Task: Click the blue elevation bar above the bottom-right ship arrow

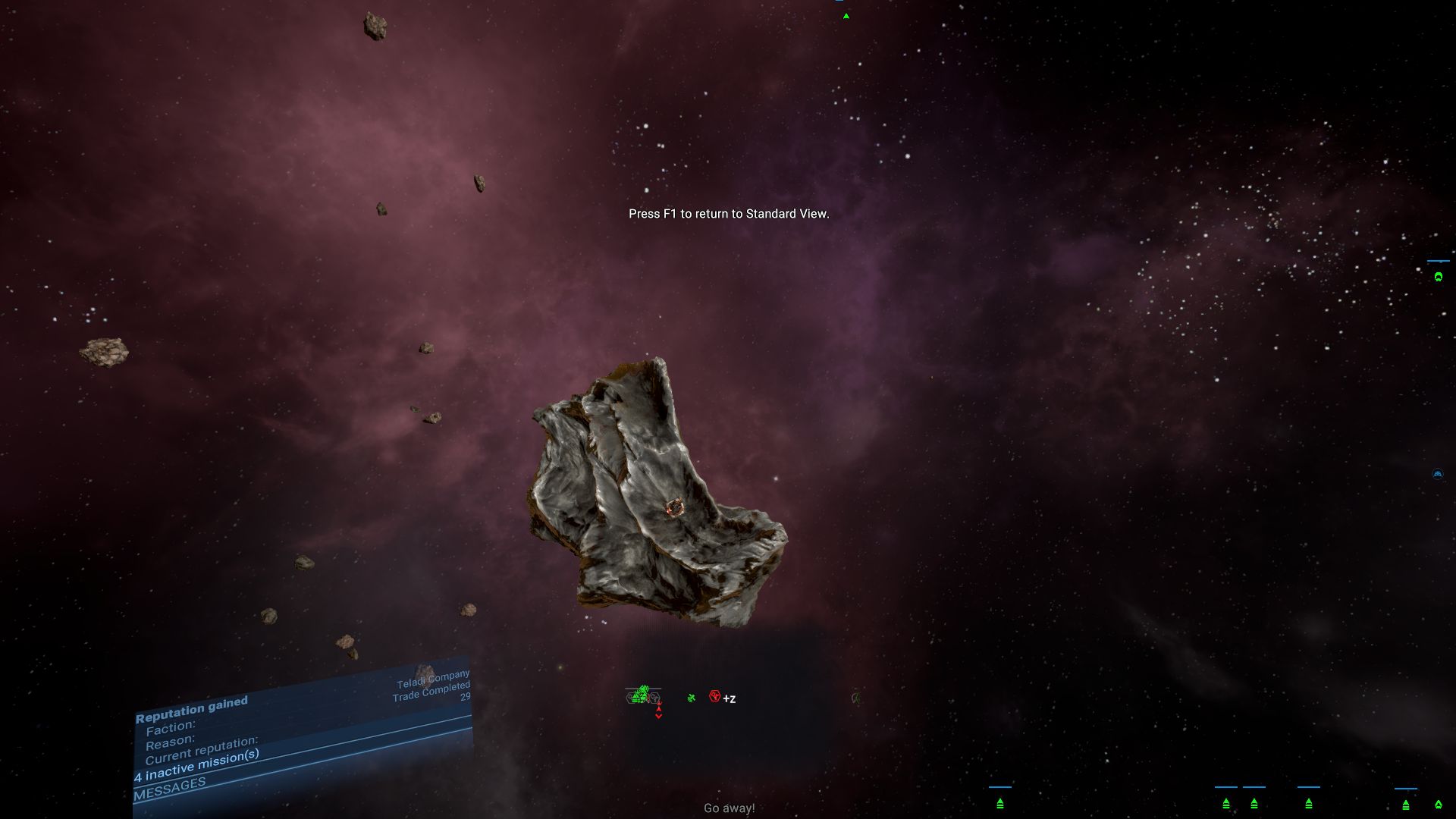Action: 1404,787
